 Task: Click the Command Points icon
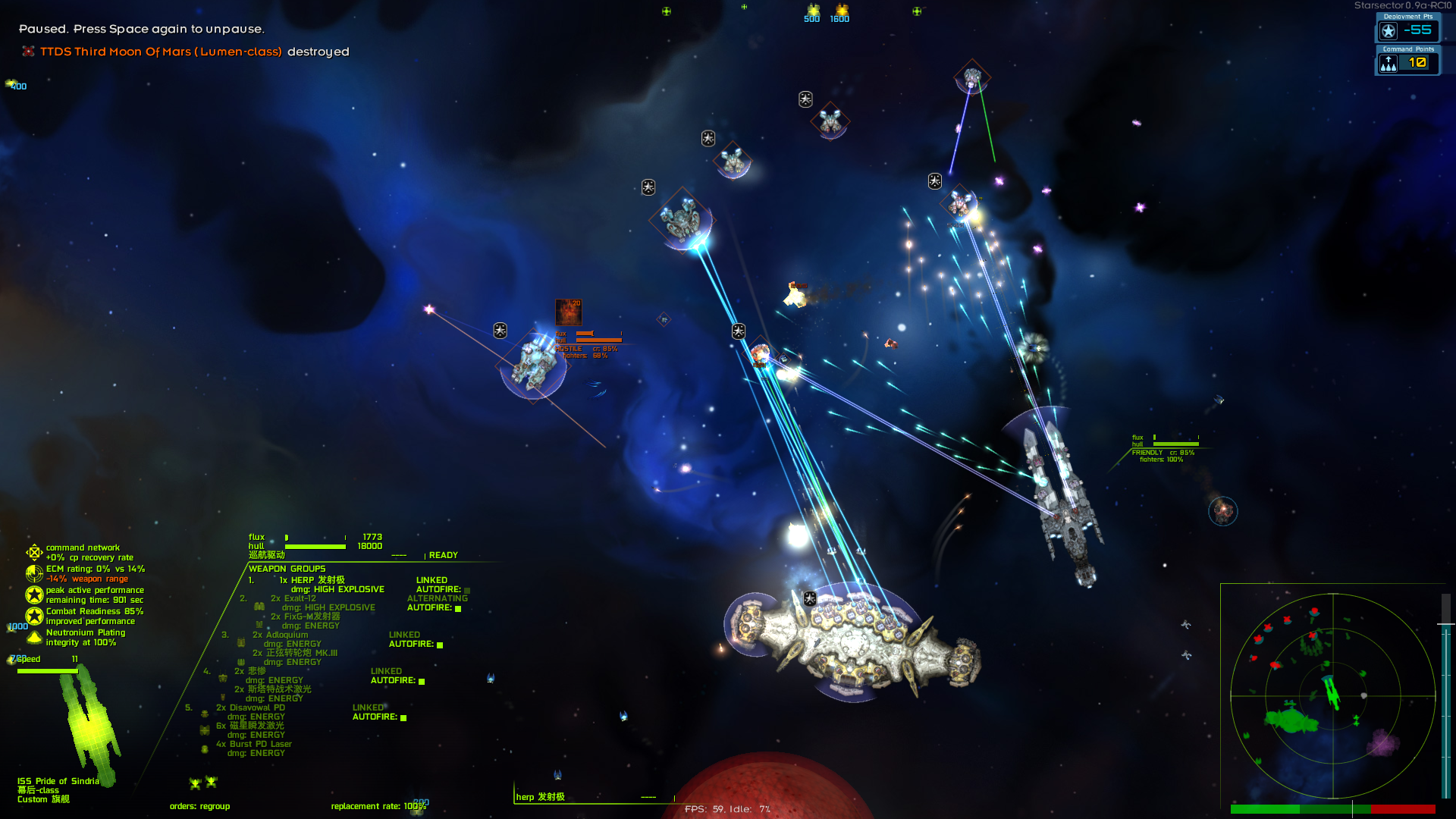point(1389,64)
